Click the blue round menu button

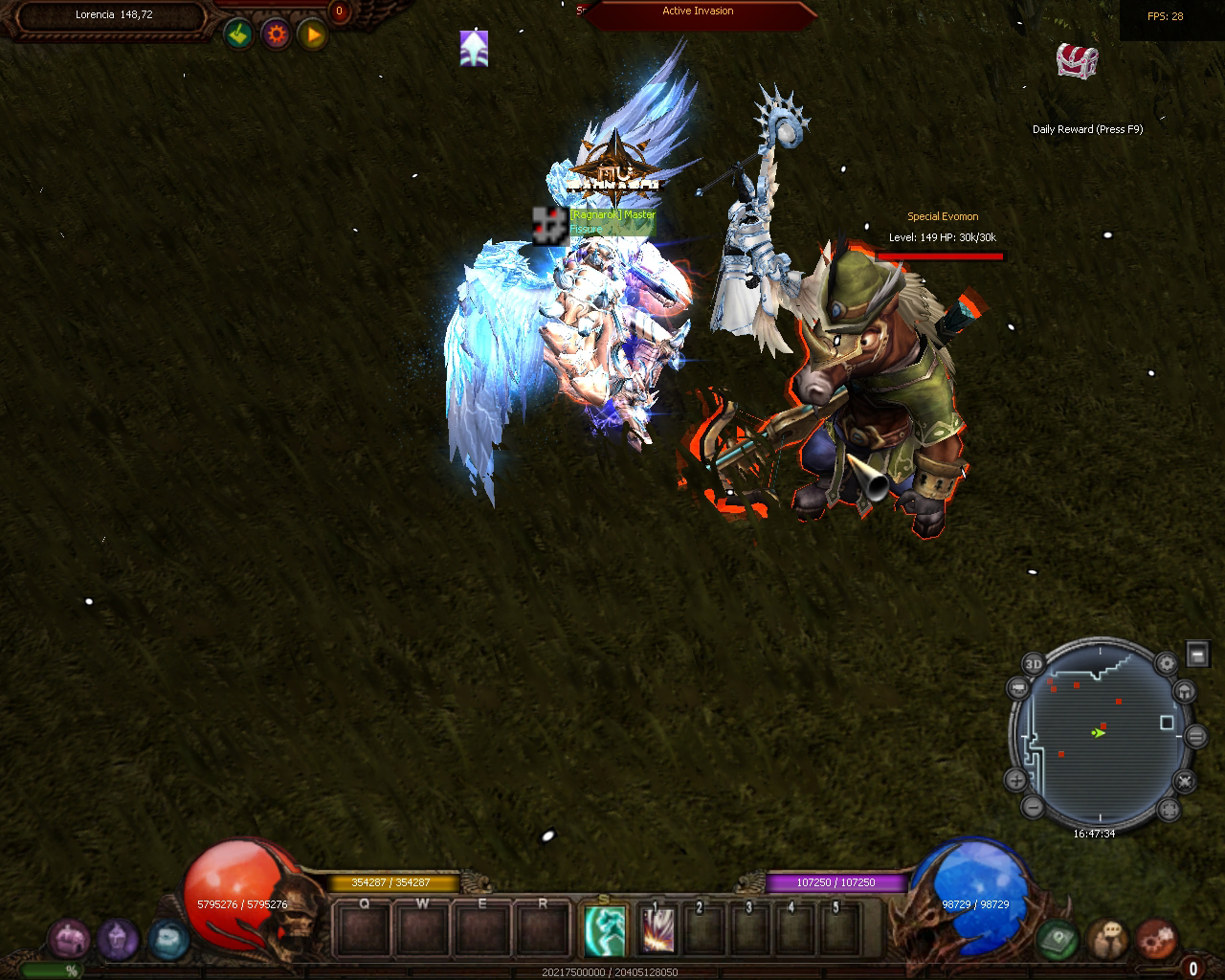[x=168, y=939]
